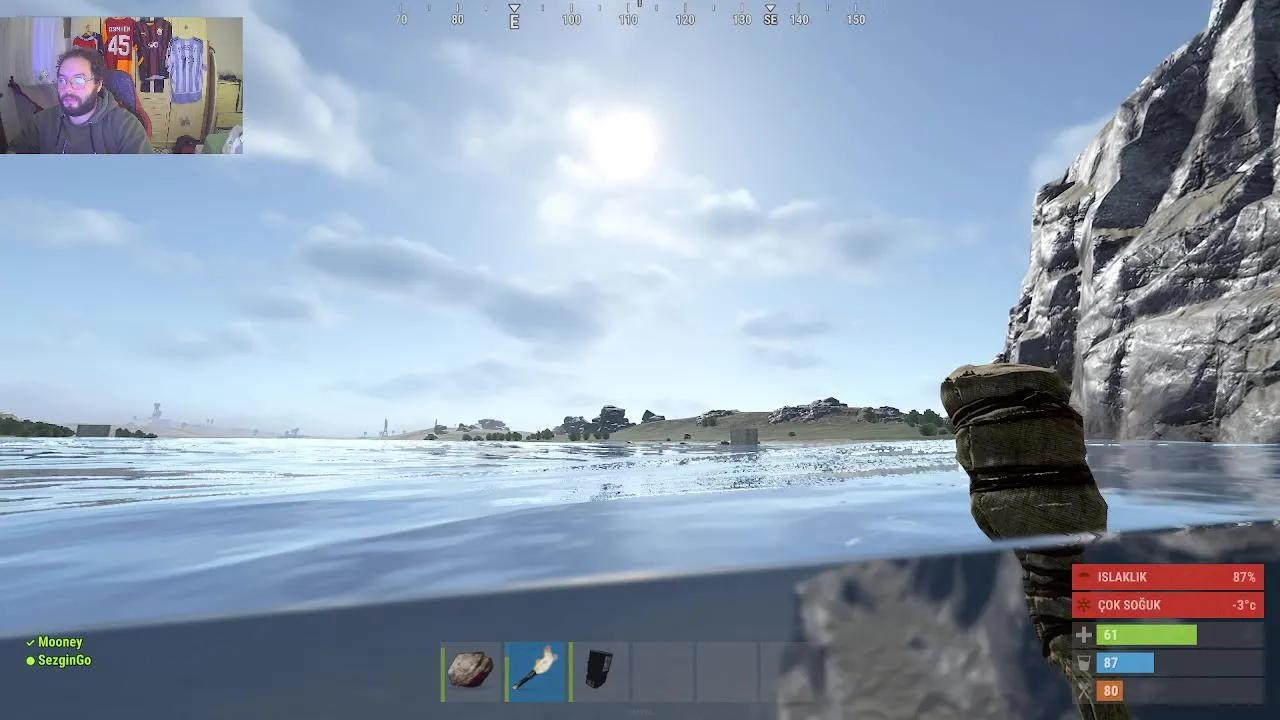Click SezginGo's green online status dot
This screenshot has width=1280, height=720.
point(30,660)
